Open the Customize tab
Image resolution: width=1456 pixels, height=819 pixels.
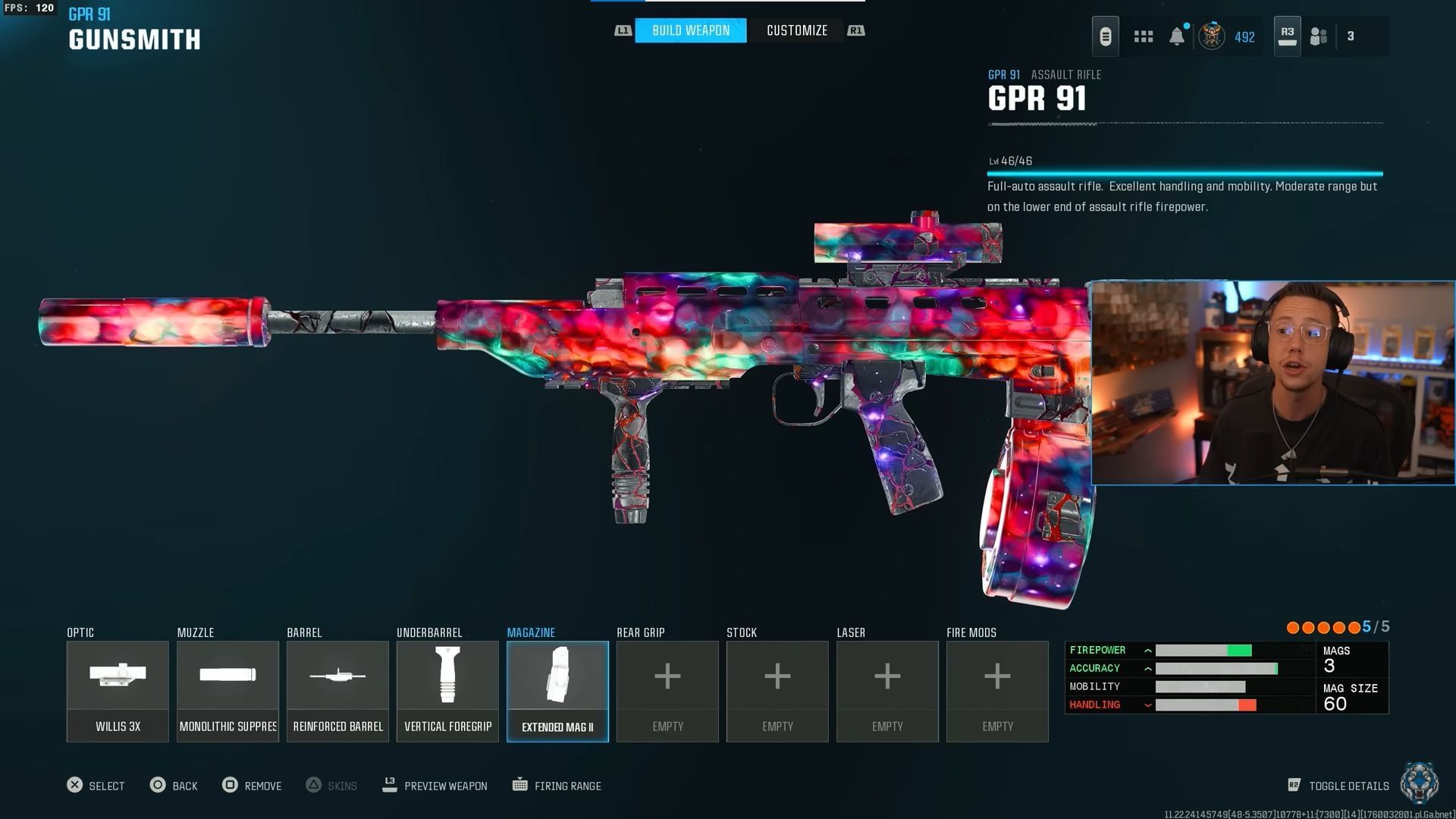click(x=796, y=30)
